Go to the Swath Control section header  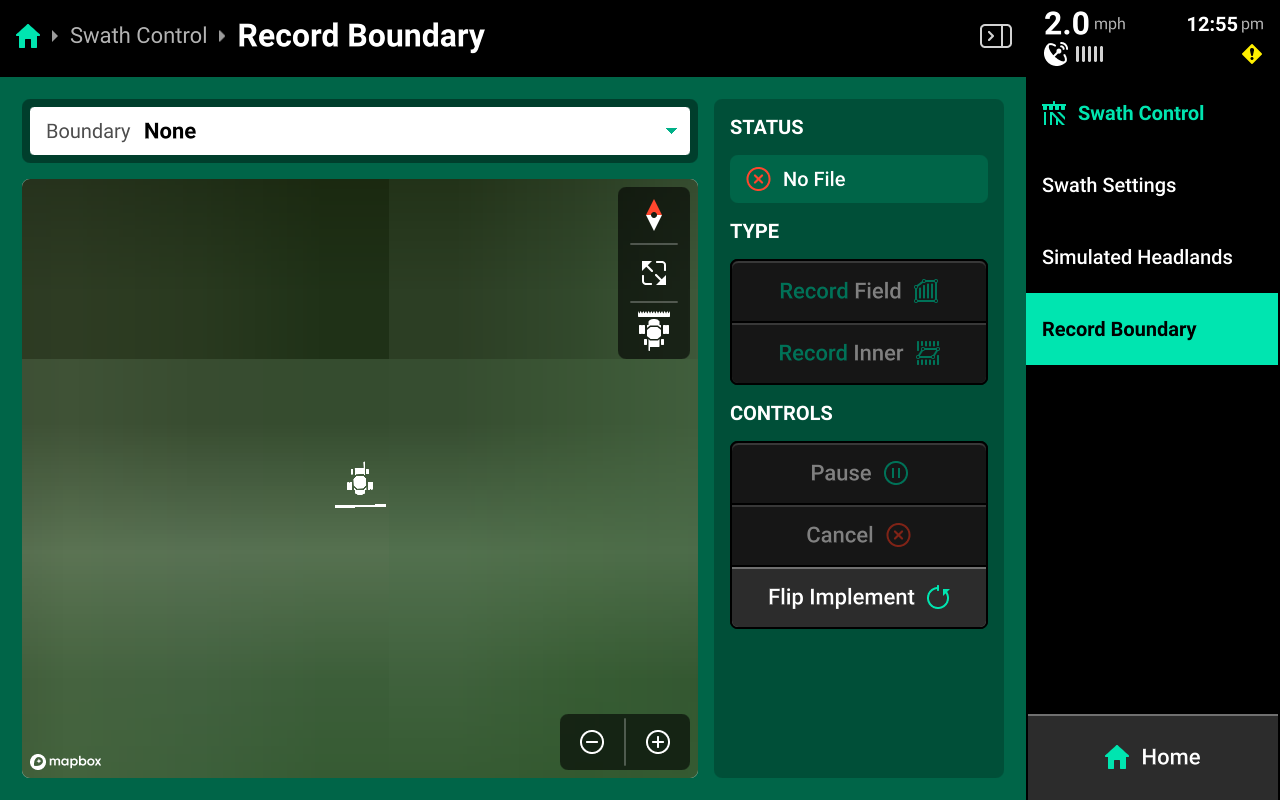coord(1140,113)
